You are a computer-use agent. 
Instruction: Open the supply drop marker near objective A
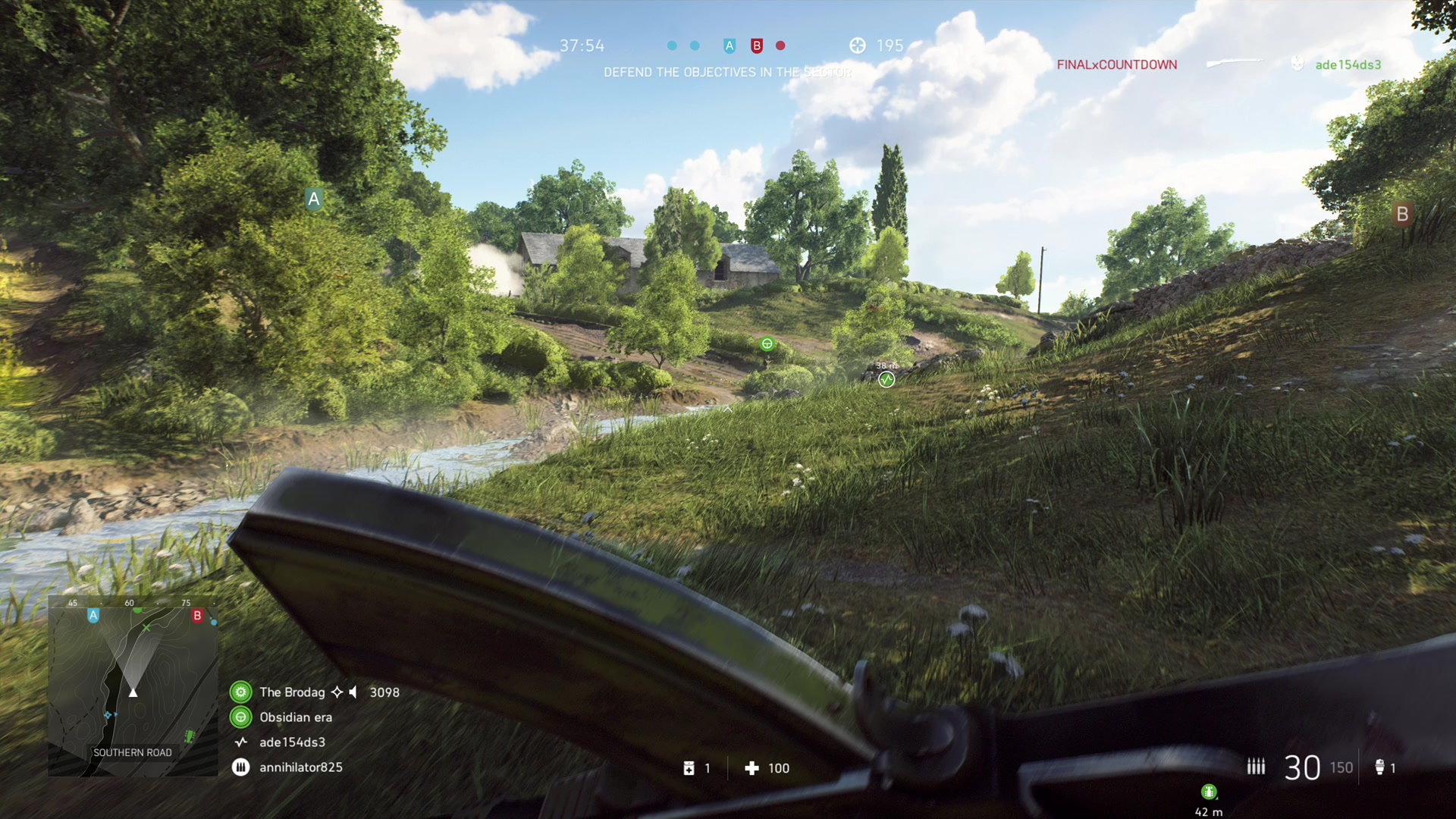click(767, 344)
